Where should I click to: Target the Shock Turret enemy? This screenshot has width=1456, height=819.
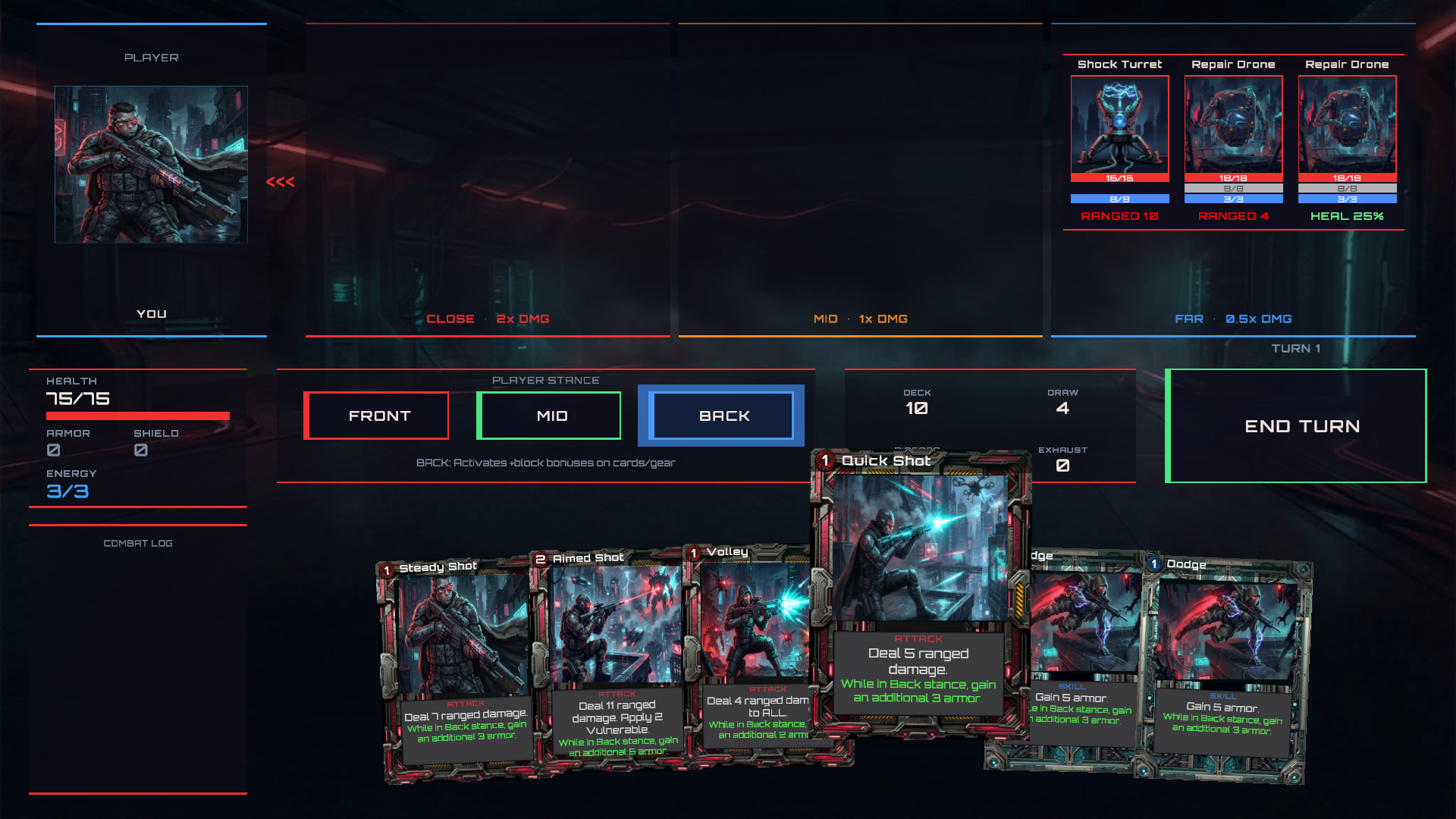coord(1119,127)
